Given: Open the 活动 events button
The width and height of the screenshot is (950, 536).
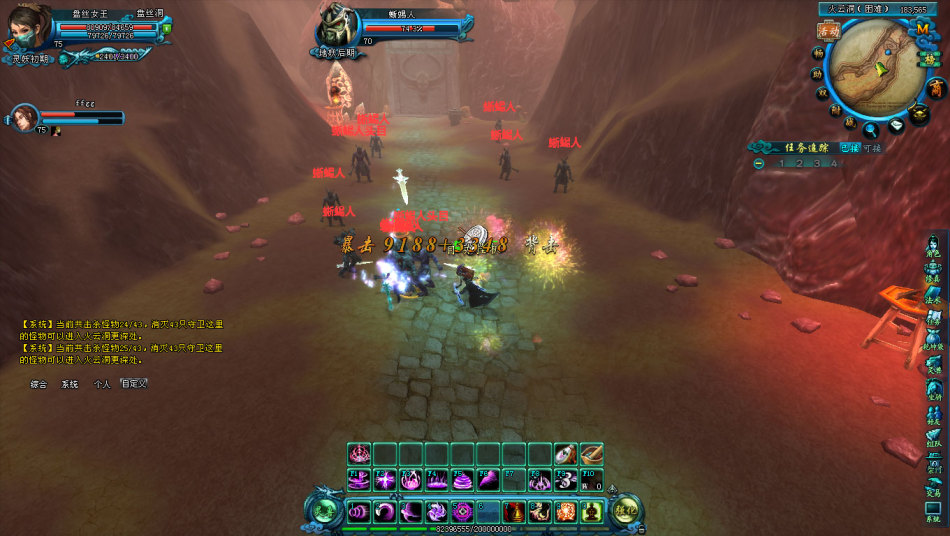Looking at the screenshot, I should point(827,31).
